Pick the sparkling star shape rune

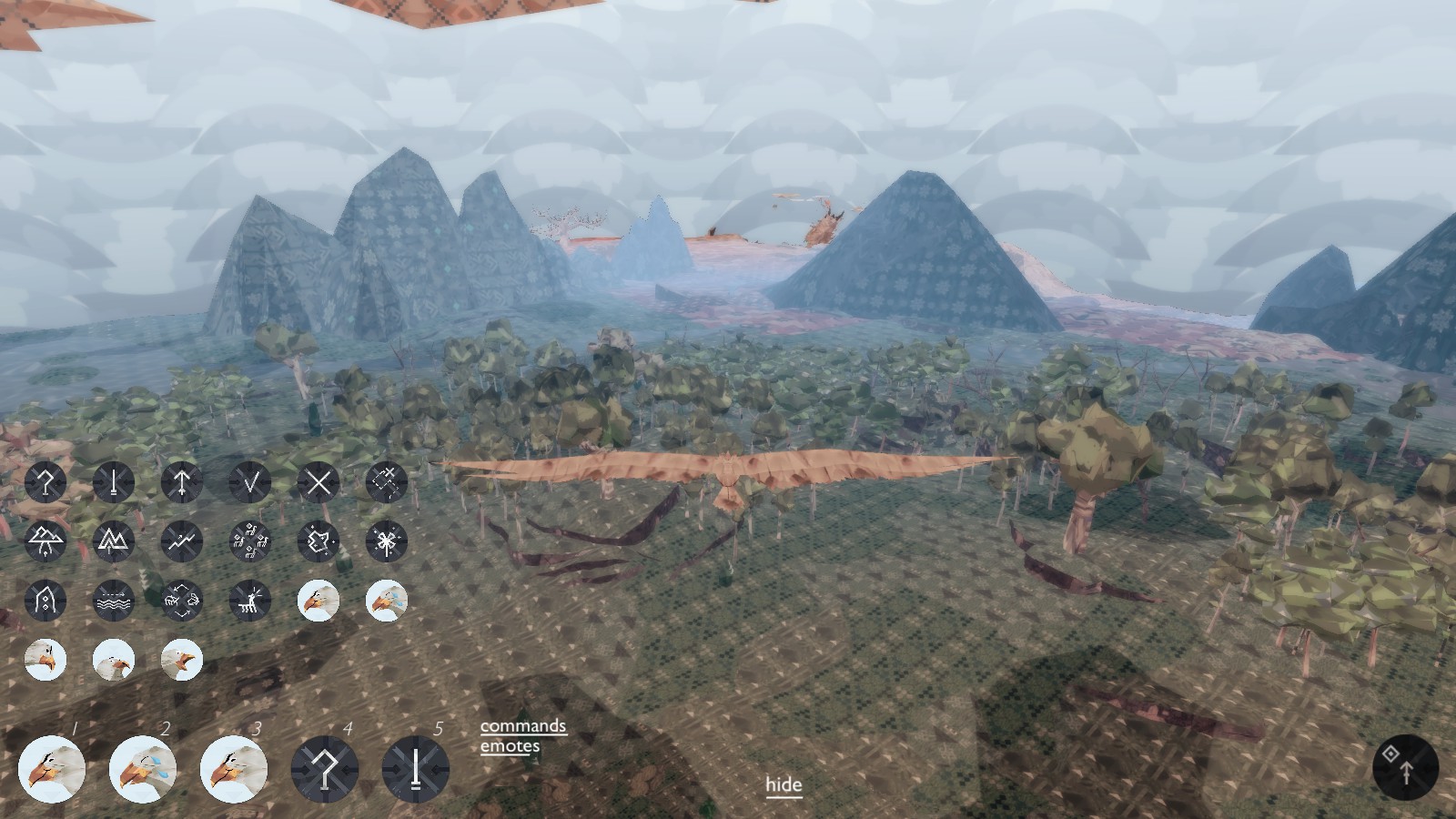[x=318, y=542]
